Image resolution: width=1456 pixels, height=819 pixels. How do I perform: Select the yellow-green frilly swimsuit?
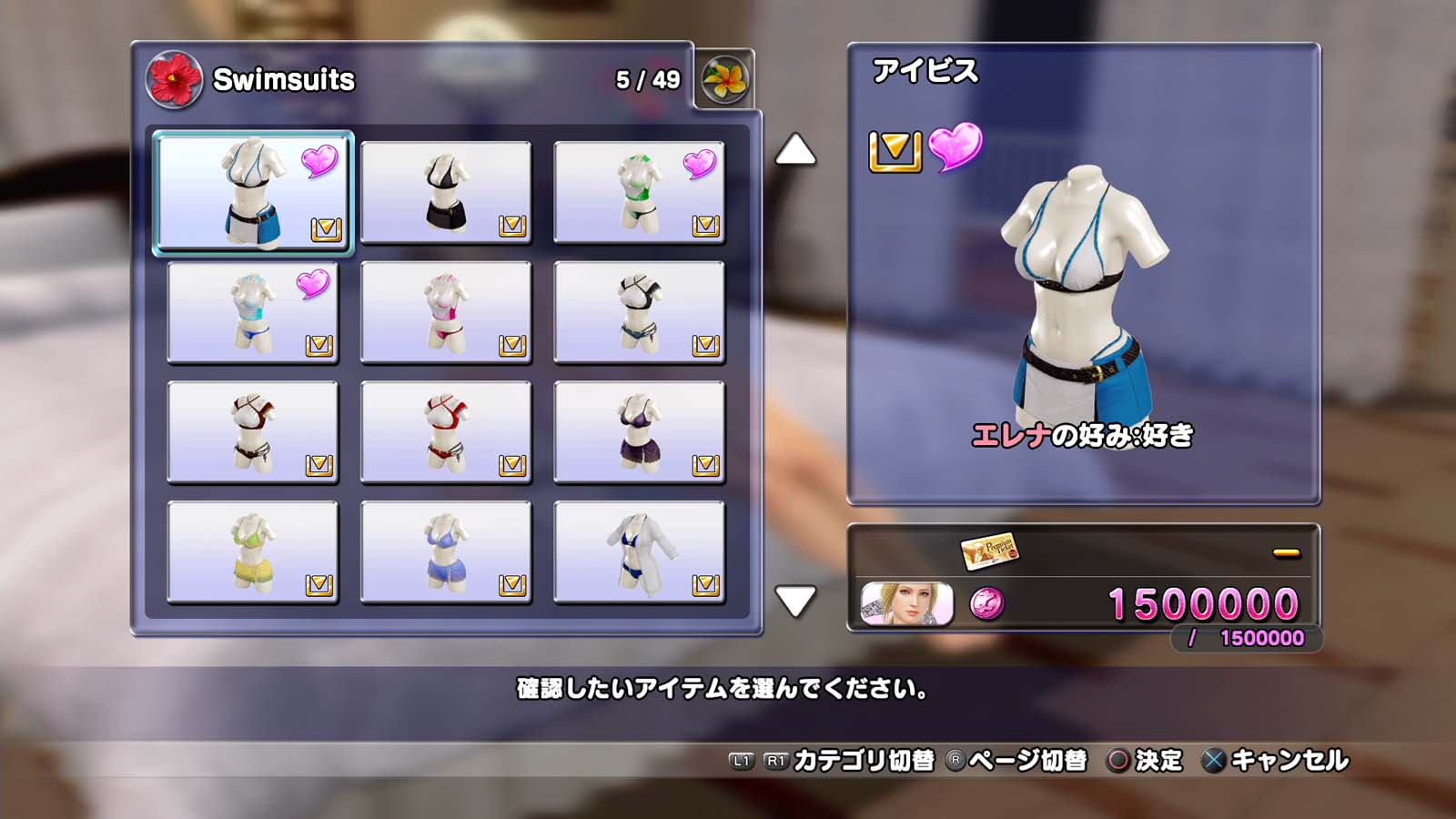[253, 552]
